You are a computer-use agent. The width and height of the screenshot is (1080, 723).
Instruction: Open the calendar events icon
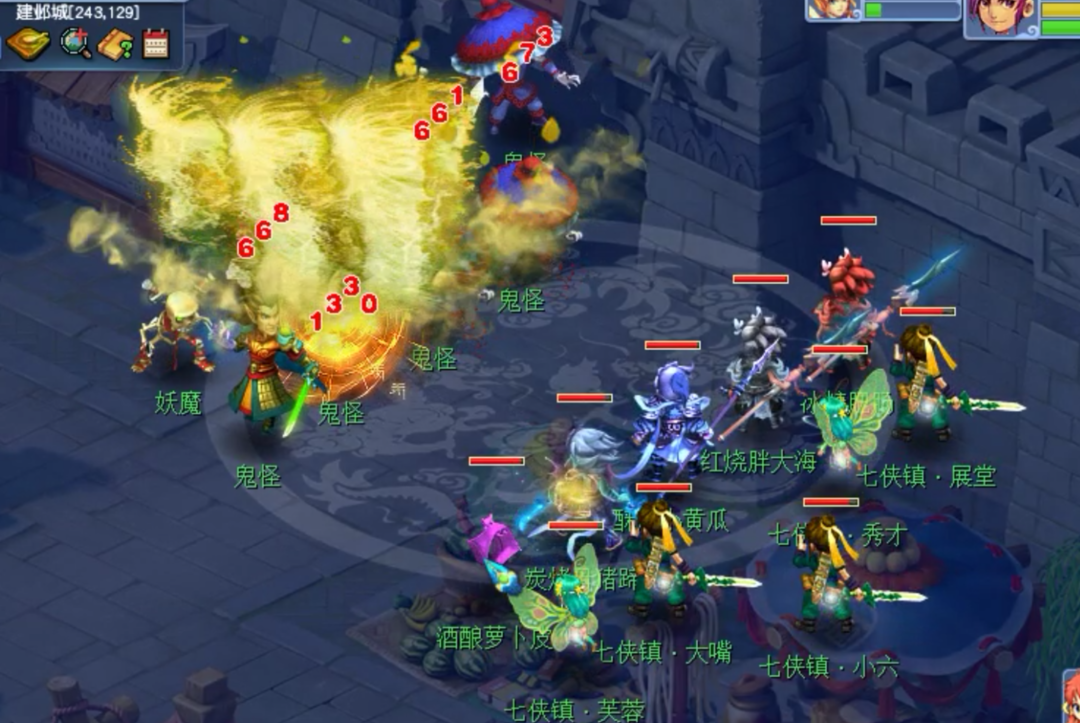coord(156,43)
